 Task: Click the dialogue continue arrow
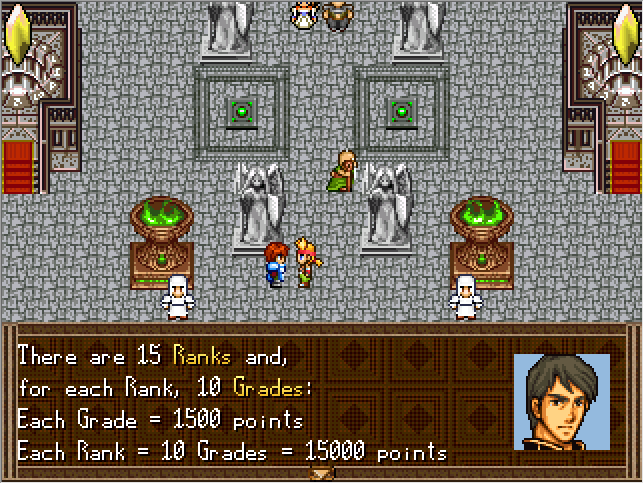point(322,473)
